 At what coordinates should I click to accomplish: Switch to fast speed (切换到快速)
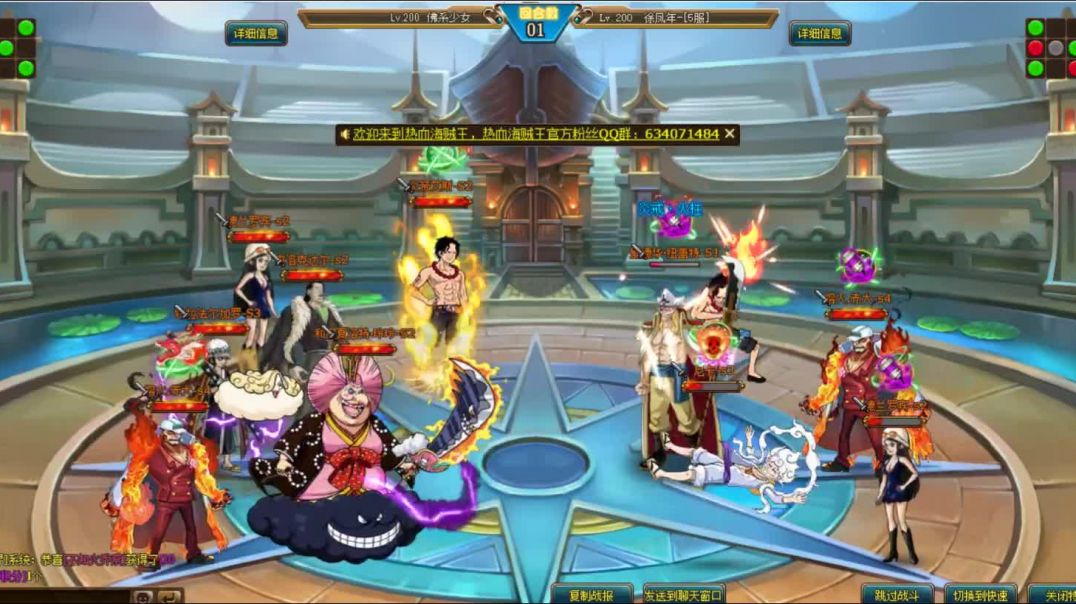coord(980,595)
